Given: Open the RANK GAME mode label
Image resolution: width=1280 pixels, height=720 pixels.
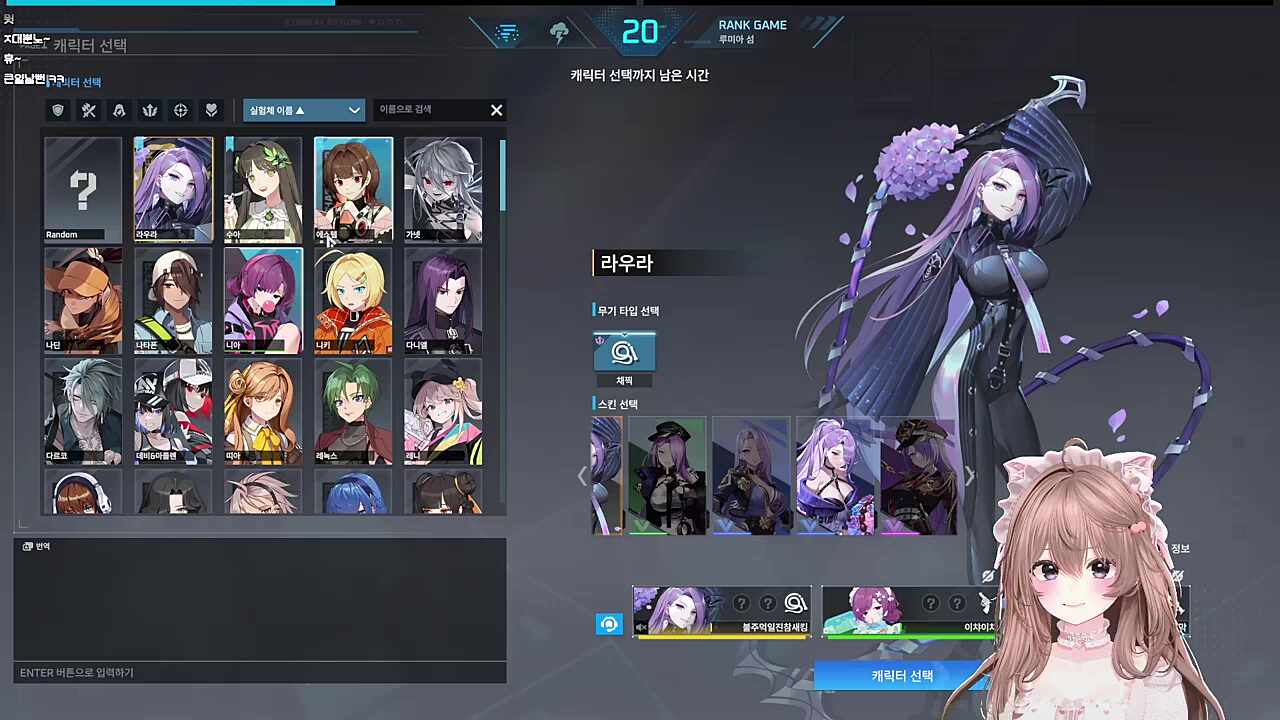Looking at the screenshot, I should [752, 25].
